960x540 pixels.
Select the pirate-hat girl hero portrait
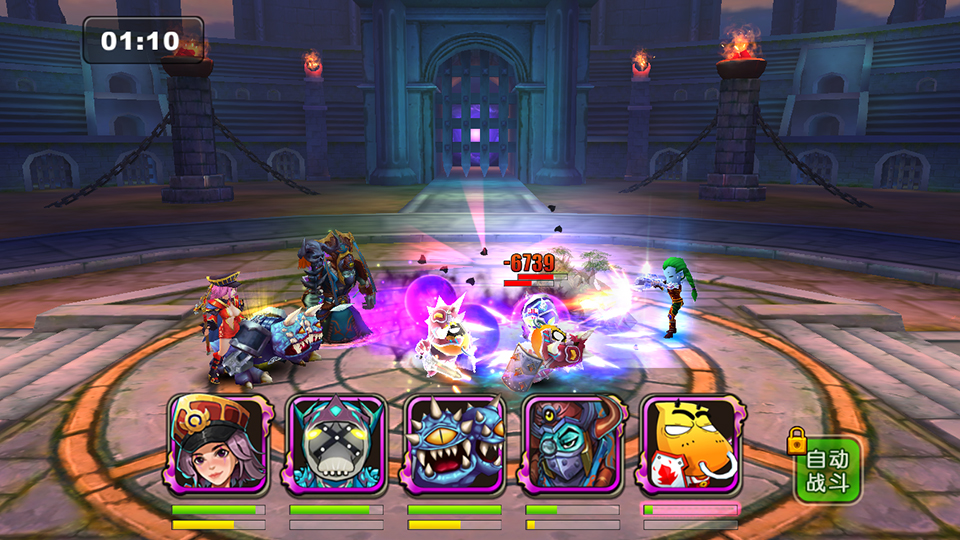(x=219, y=445)
